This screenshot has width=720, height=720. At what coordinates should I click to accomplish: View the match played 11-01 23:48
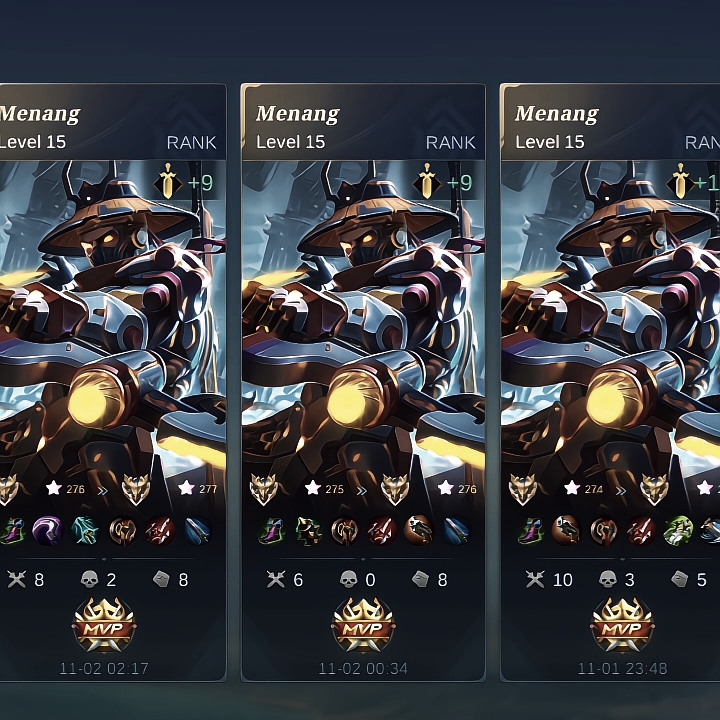tap(611, 380)
